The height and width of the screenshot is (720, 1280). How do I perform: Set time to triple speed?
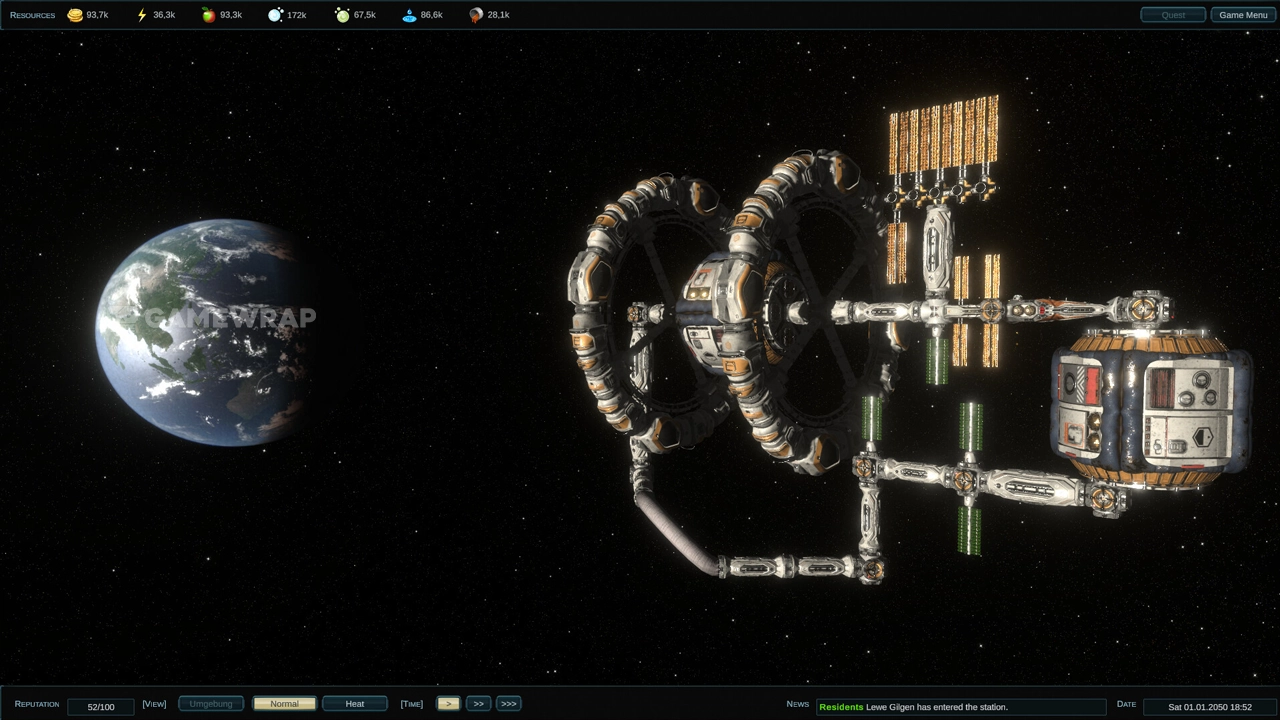coord(508,704)
